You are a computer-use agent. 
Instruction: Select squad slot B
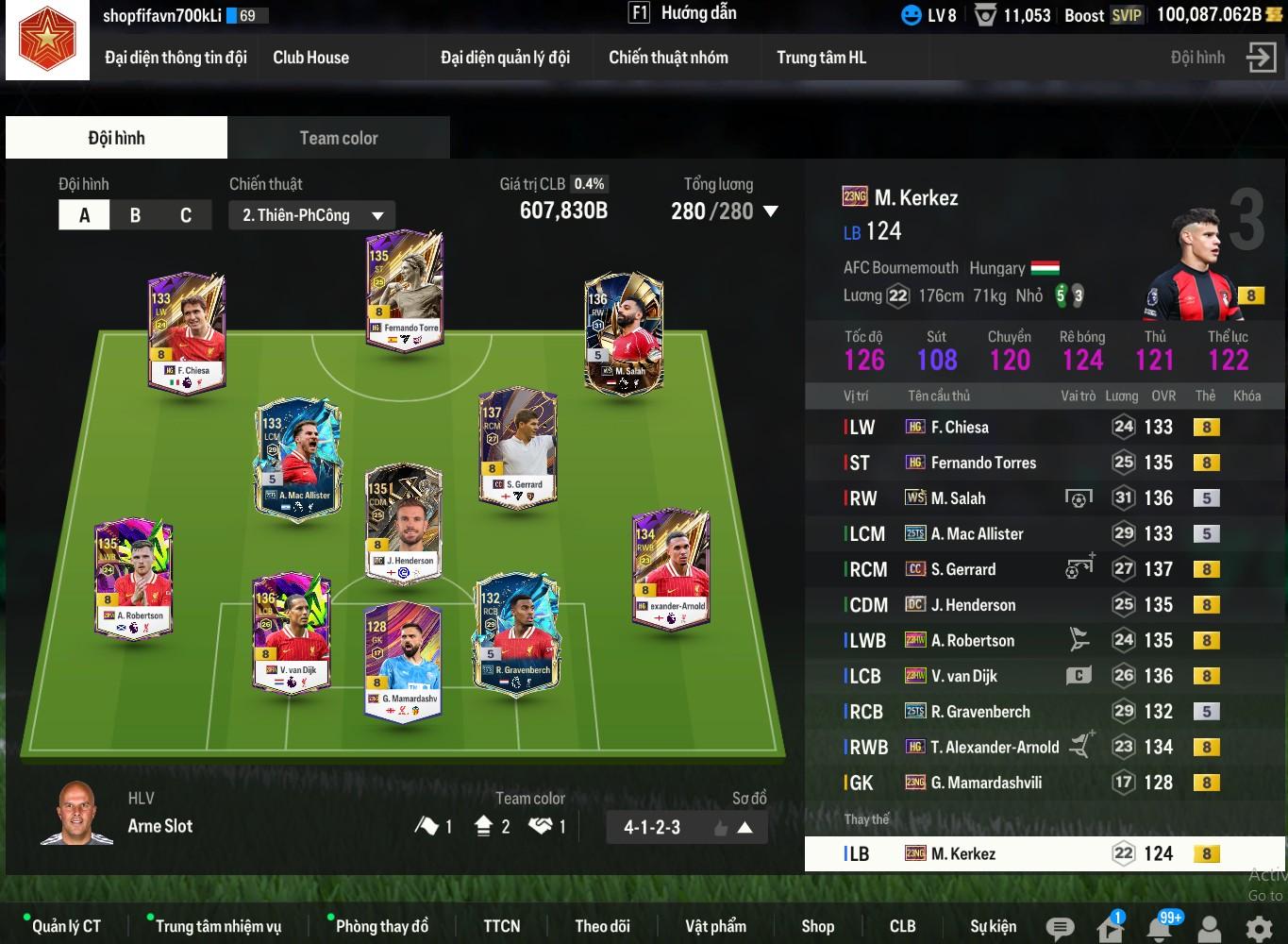point(135,215)
